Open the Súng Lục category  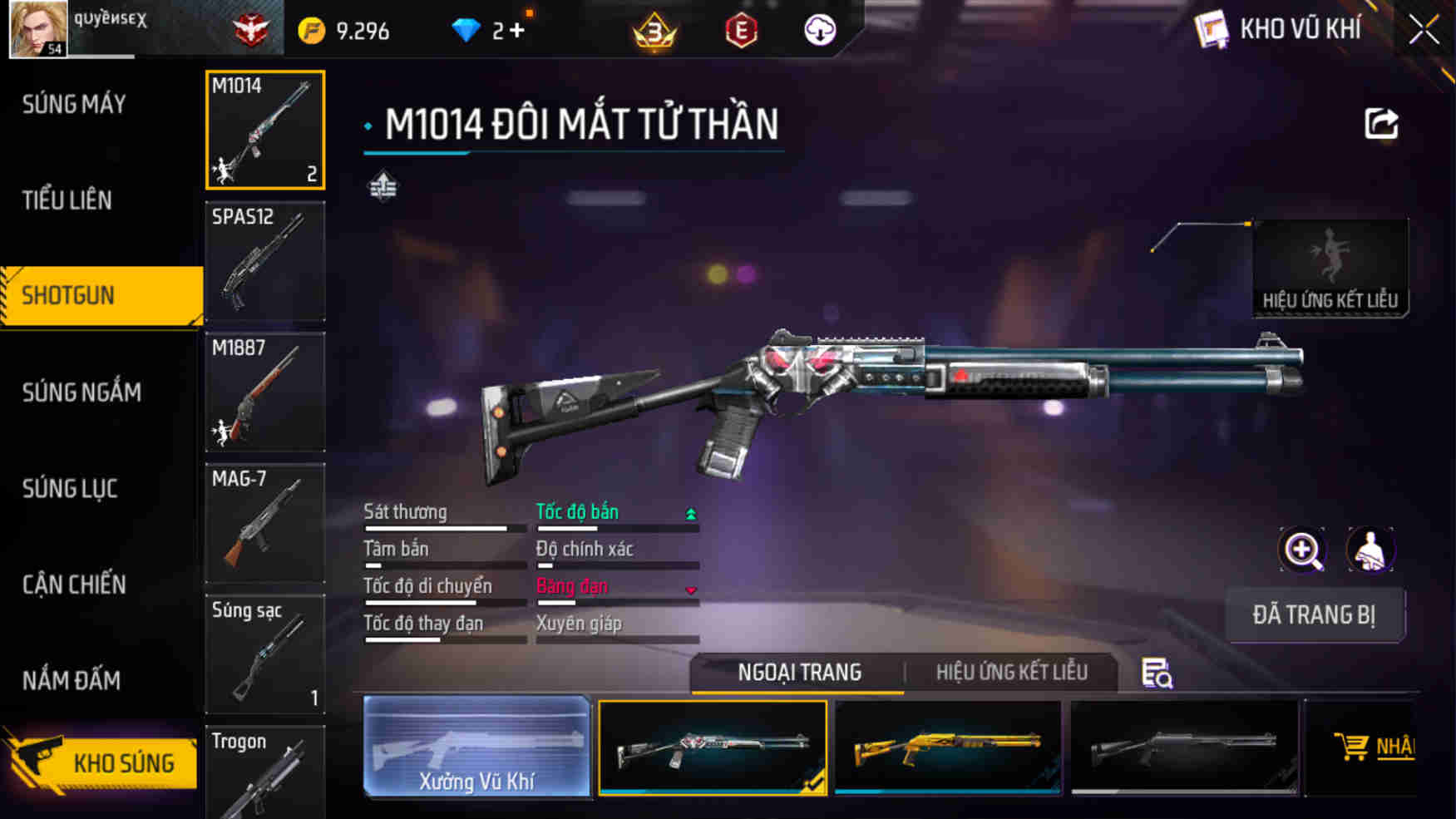[x=70, y=488]
